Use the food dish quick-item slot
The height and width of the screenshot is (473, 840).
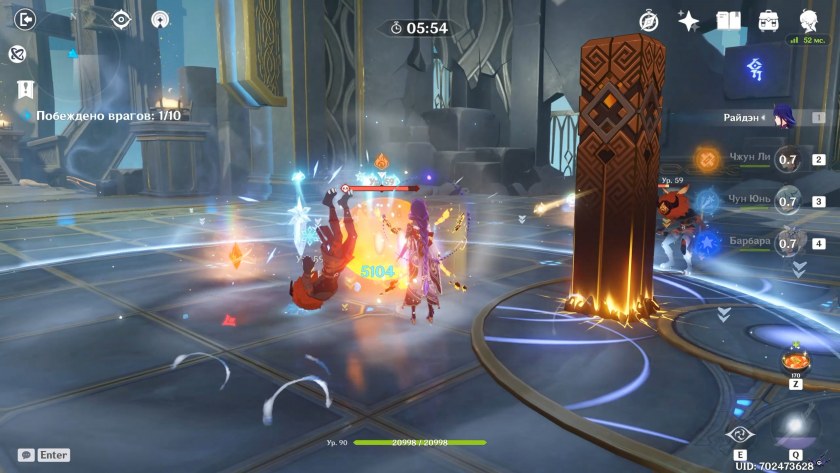tap(795, 361)
